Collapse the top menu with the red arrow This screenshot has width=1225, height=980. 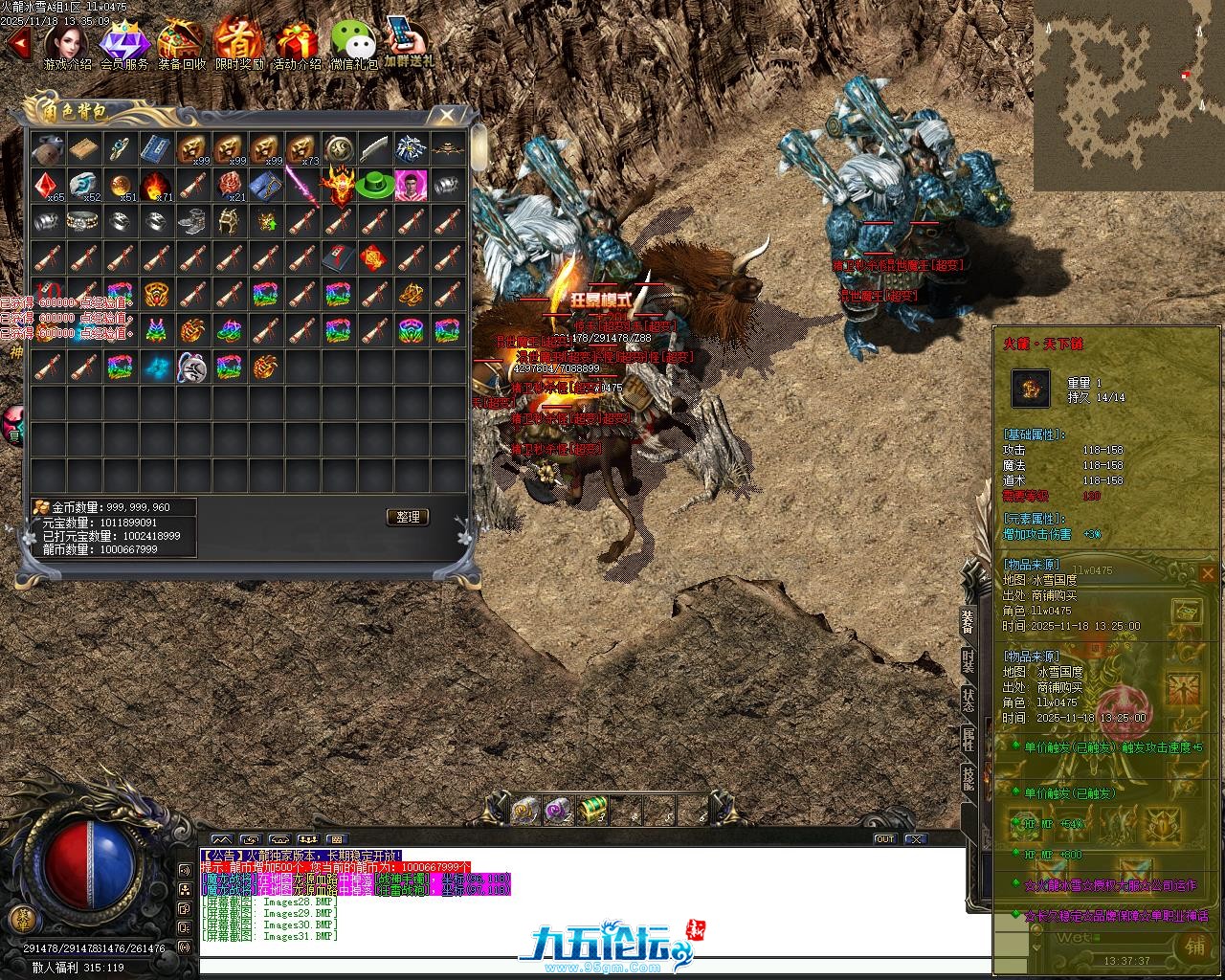tap(17, 42)
